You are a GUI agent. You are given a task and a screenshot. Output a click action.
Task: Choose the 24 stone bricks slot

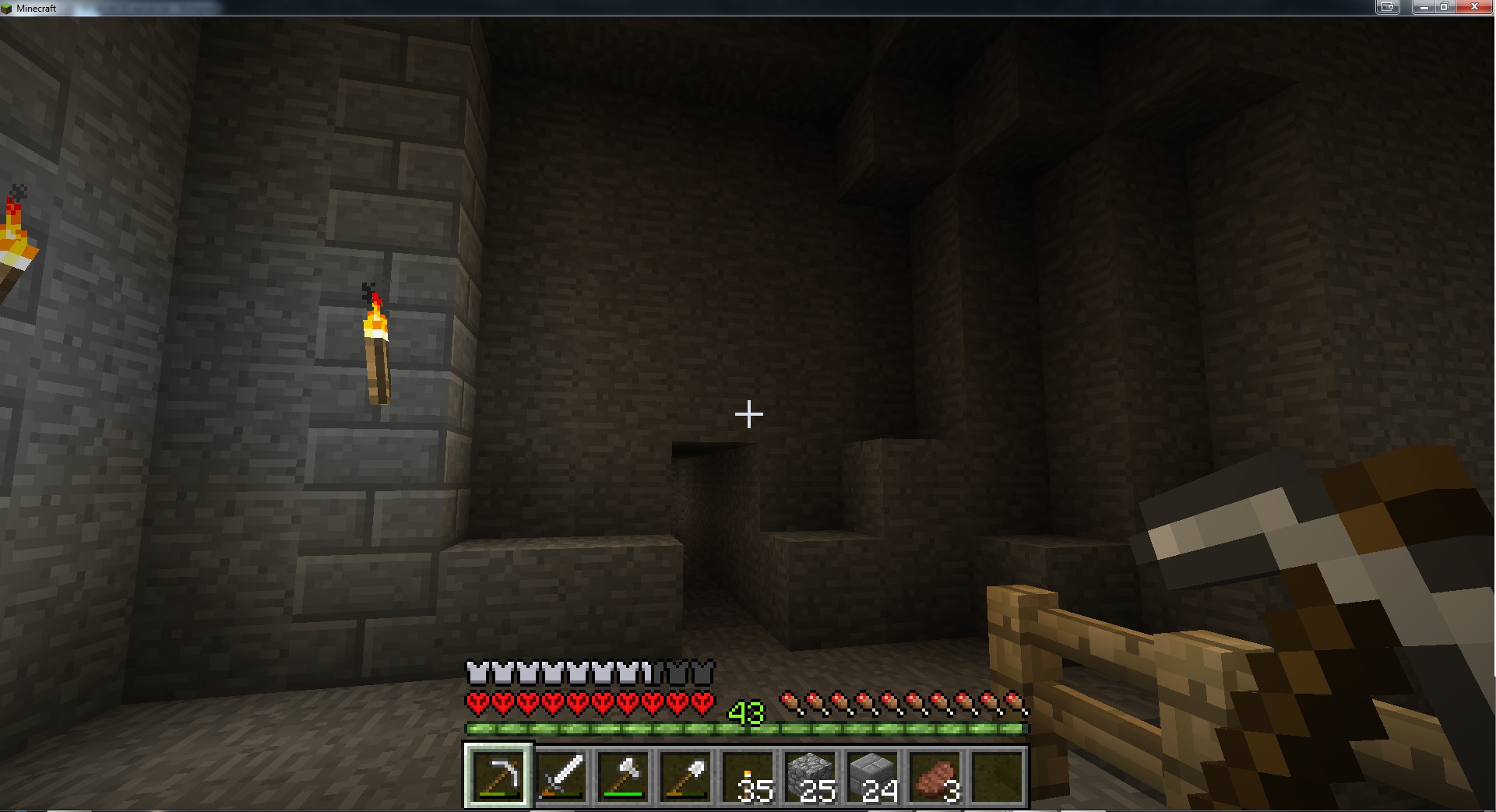click(x=872, y=775)
